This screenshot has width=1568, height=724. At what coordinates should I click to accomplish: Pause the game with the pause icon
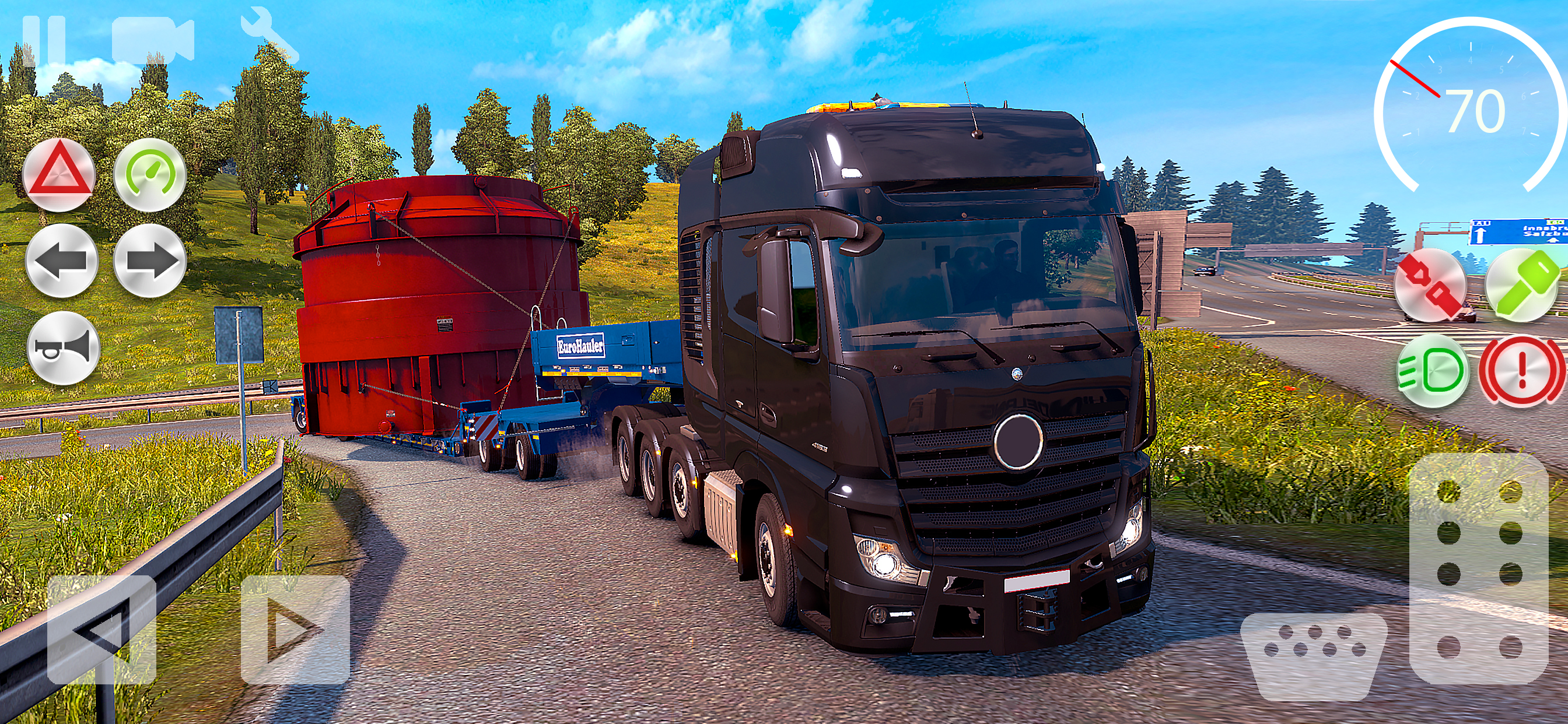click(44, 40)
